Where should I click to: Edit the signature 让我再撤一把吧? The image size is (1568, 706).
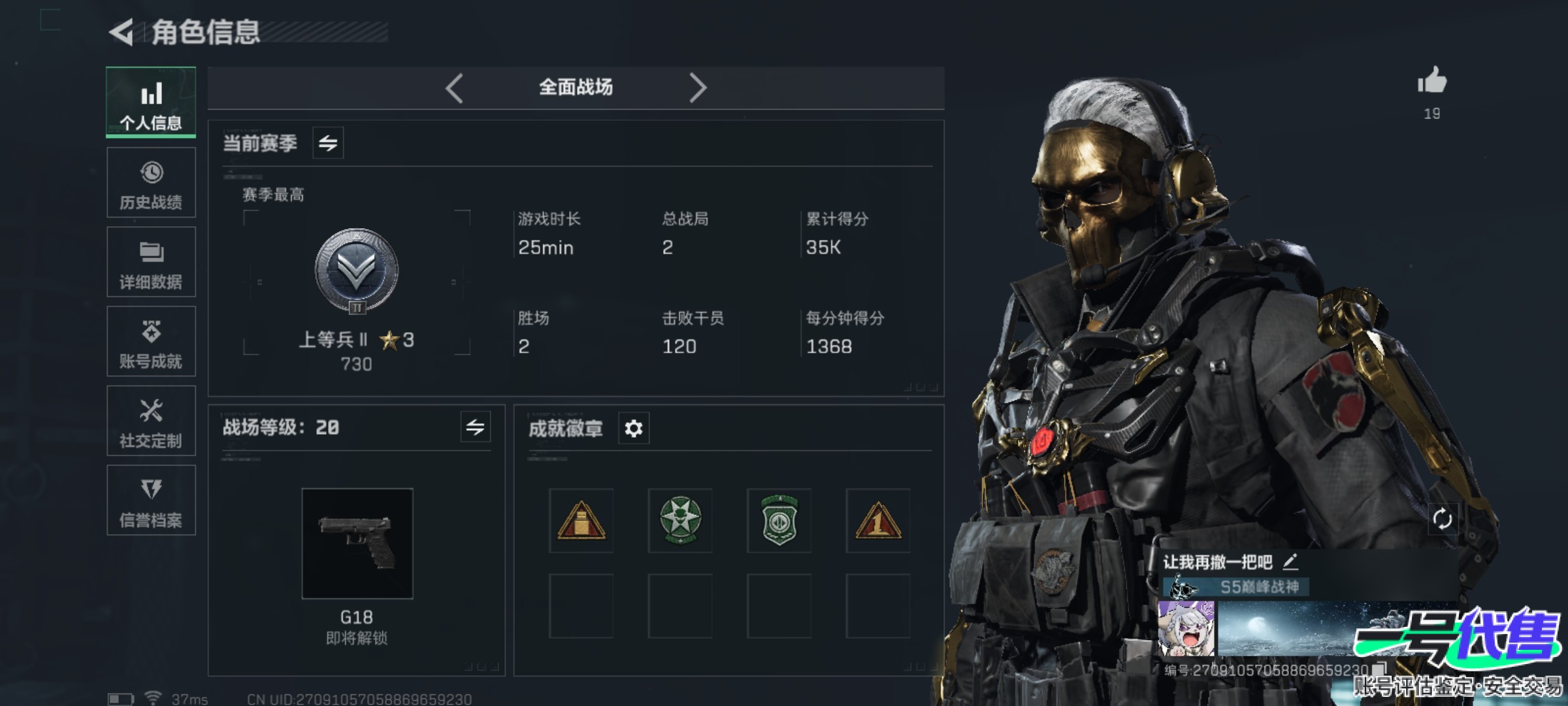point(1290,562)
